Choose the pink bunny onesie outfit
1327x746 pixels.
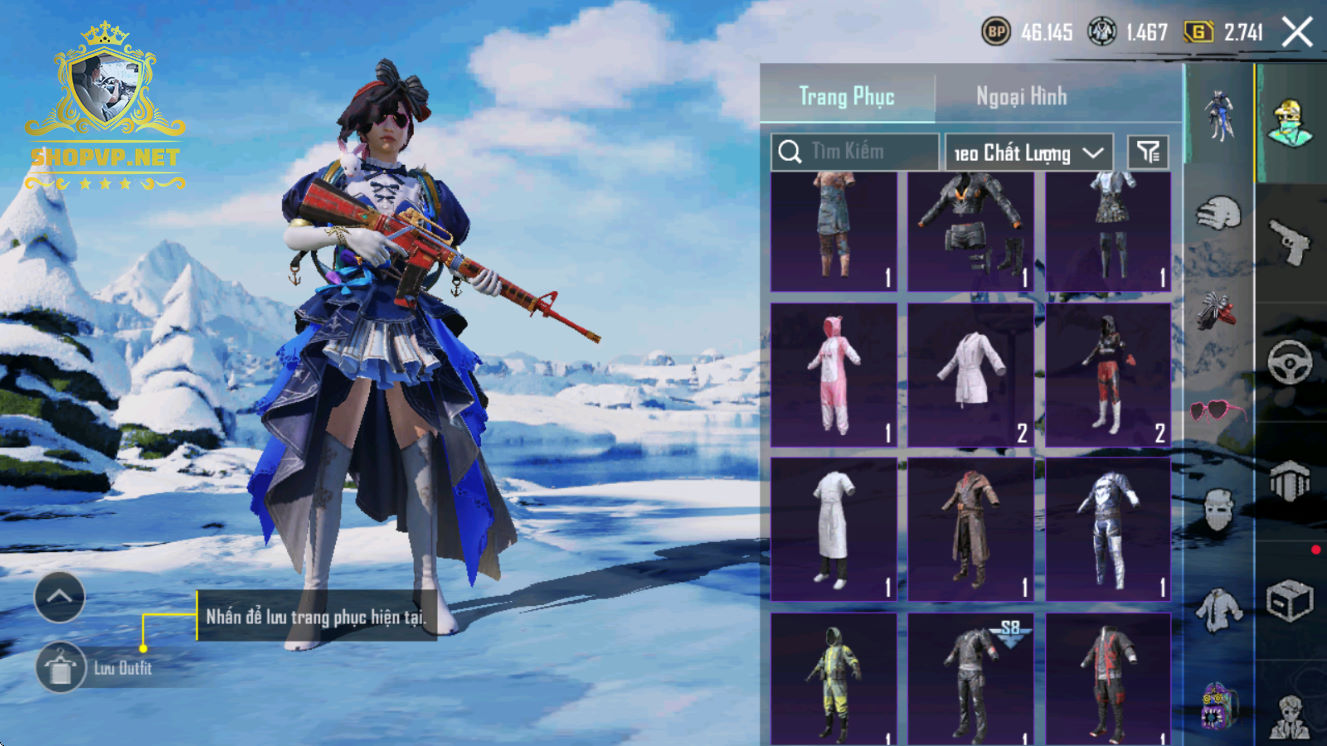[x=833, y=375]
